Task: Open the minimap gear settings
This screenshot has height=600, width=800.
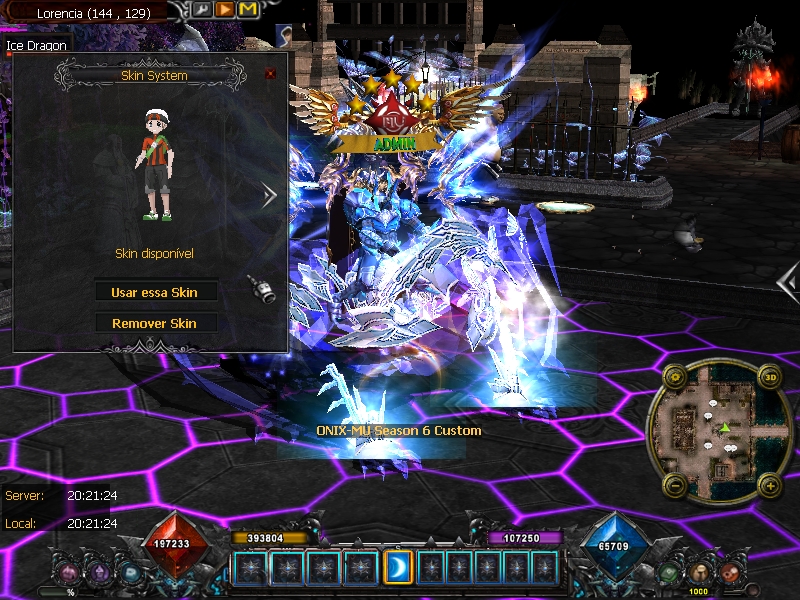Action: click(x=673, y=377)
